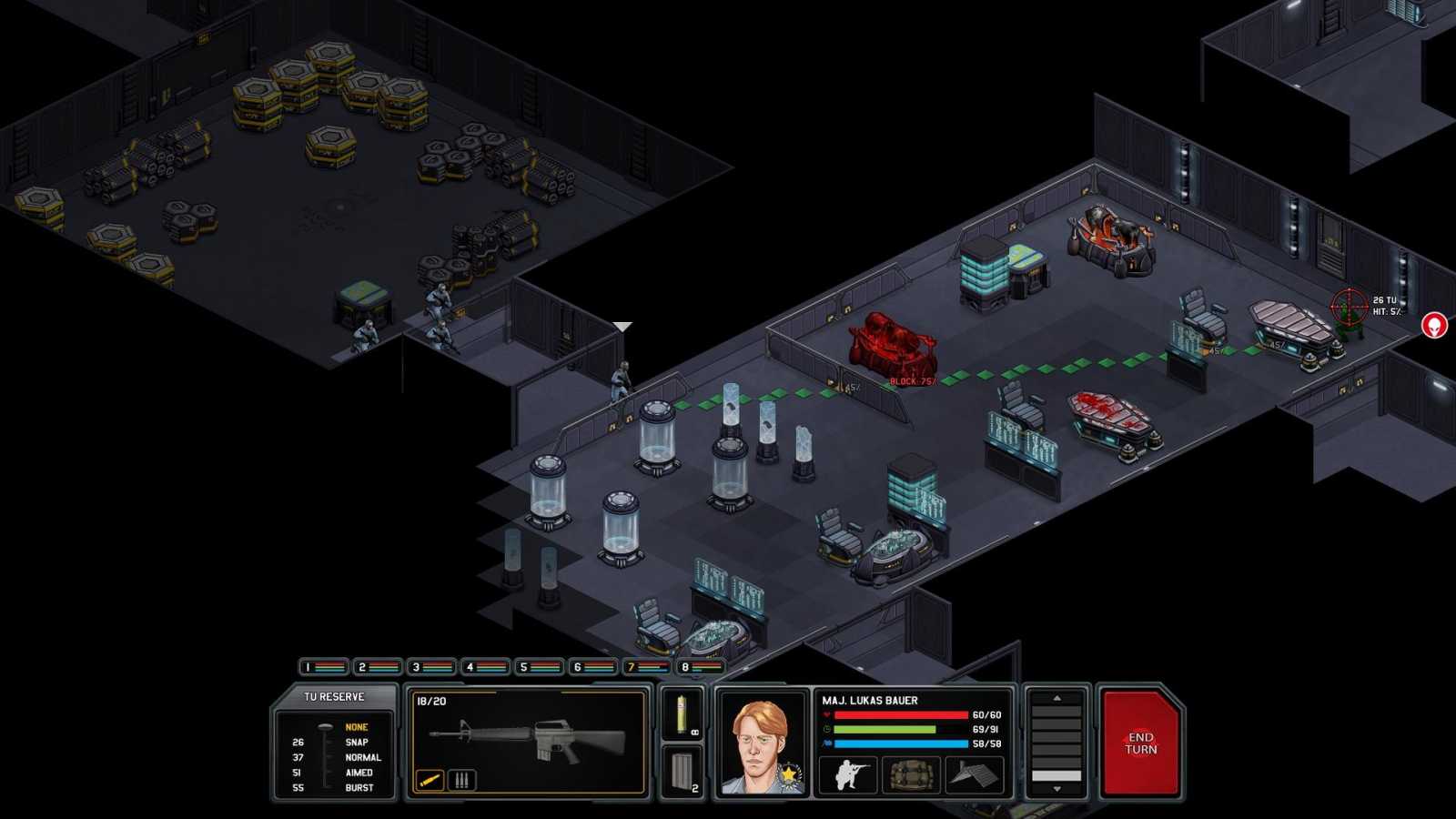Open the soldier's backpack inventory icon

[x=910, y=775]
